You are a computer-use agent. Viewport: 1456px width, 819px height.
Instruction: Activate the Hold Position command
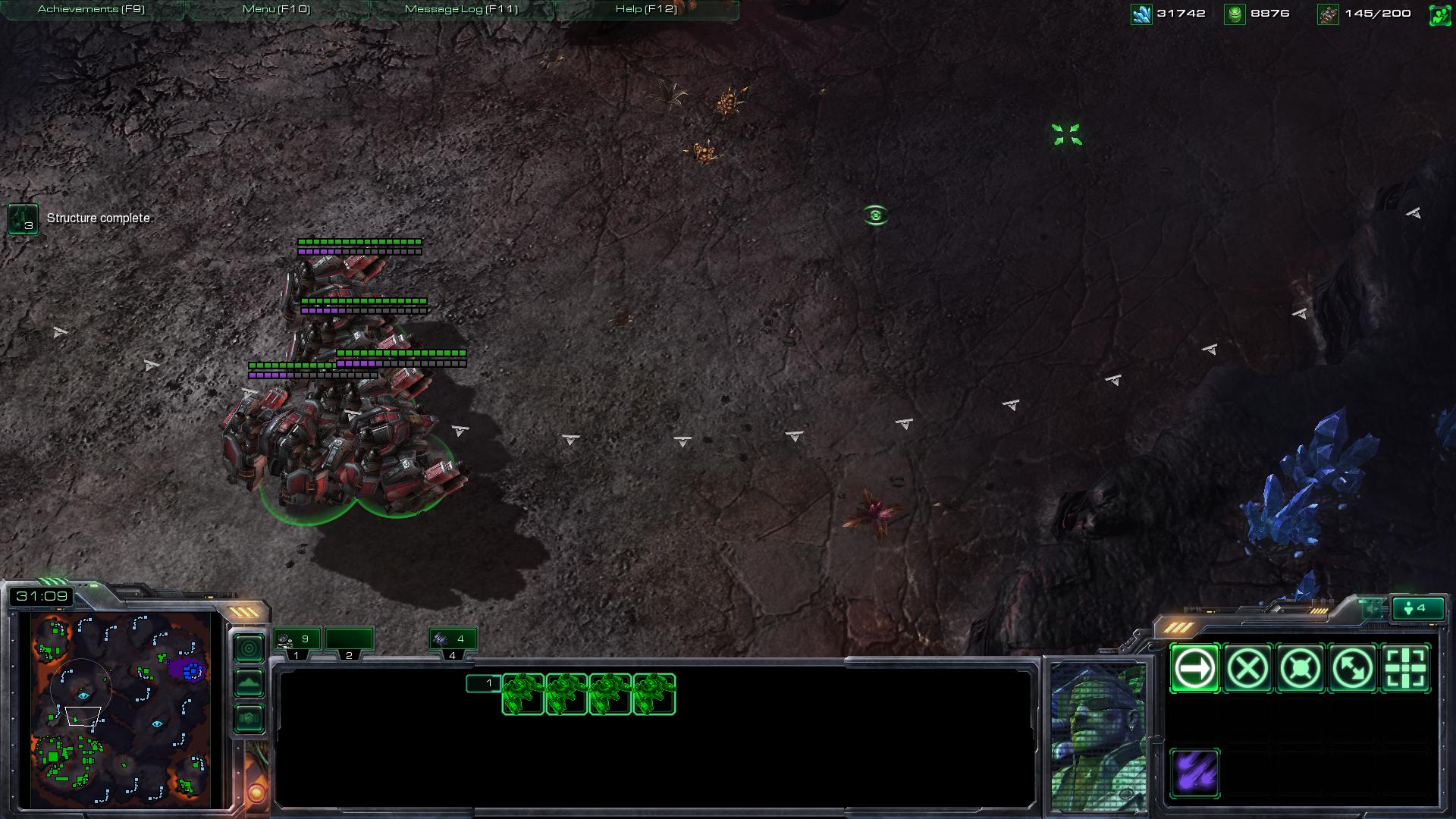pyautogui.click(x=1300, y=668)
